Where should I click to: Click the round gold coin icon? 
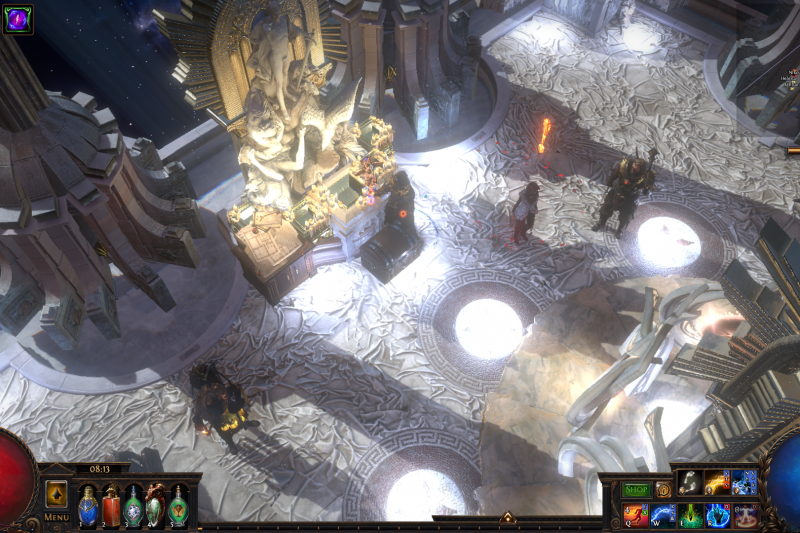pyautogui.click(x=663, y=490)
